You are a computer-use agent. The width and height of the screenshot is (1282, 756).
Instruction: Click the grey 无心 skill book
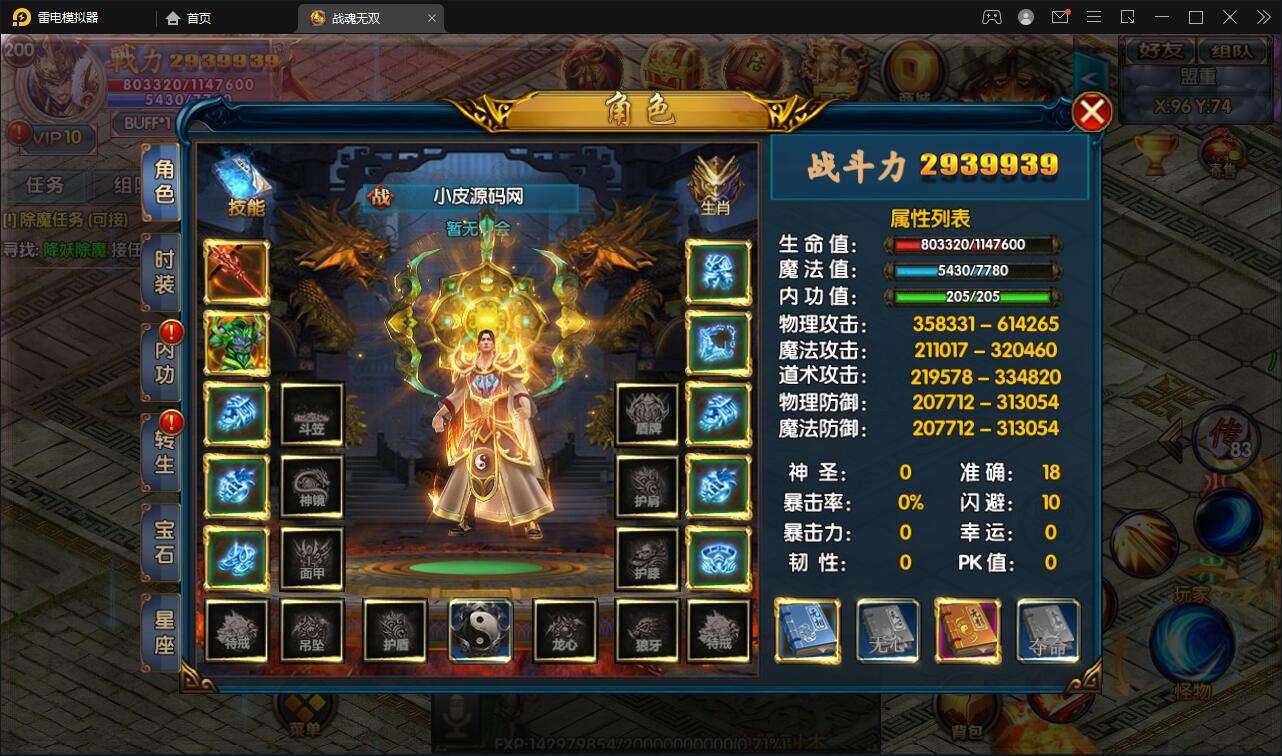[887, 631]
